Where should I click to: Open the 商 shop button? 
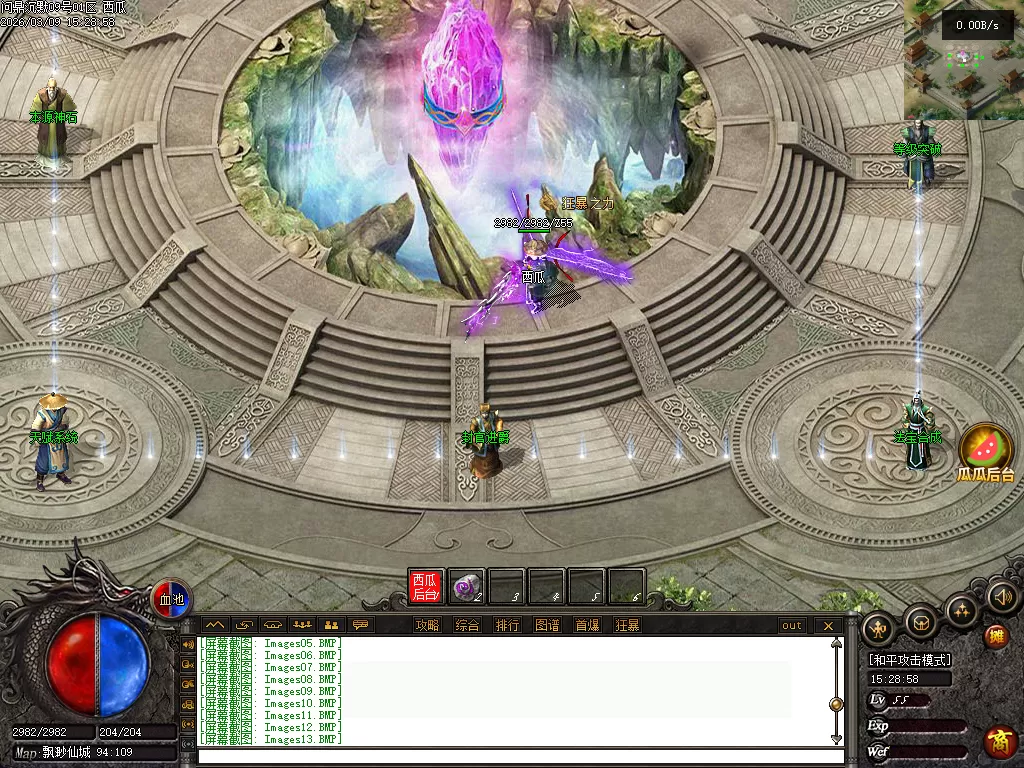point(999,742)
